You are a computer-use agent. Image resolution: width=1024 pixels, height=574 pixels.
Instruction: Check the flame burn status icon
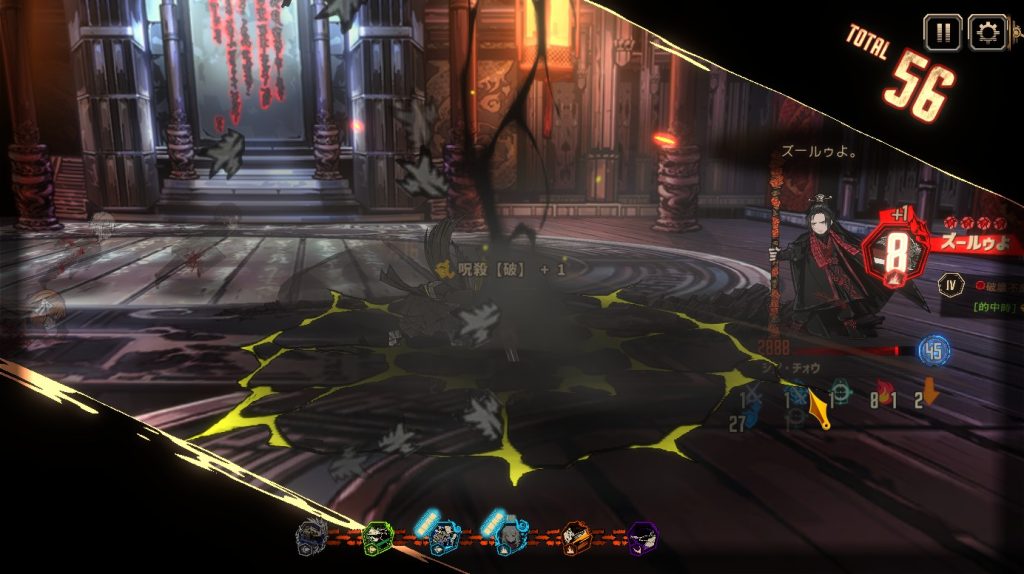pyautogui.click(x=884, y=390)
